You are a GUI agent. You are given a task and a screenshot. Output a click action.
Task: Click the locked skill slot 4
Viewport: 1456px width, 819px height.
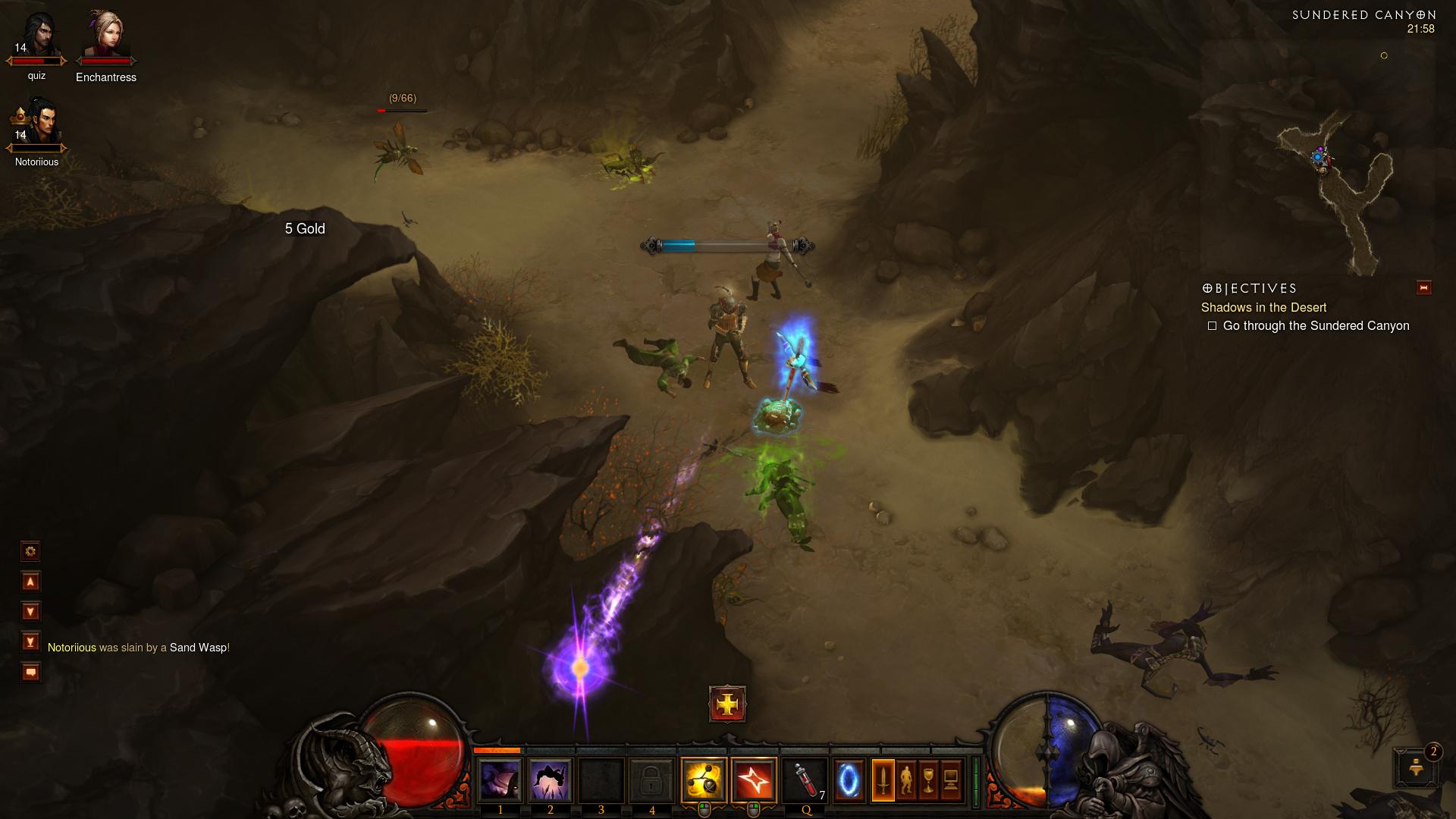[x=651, y=780]
